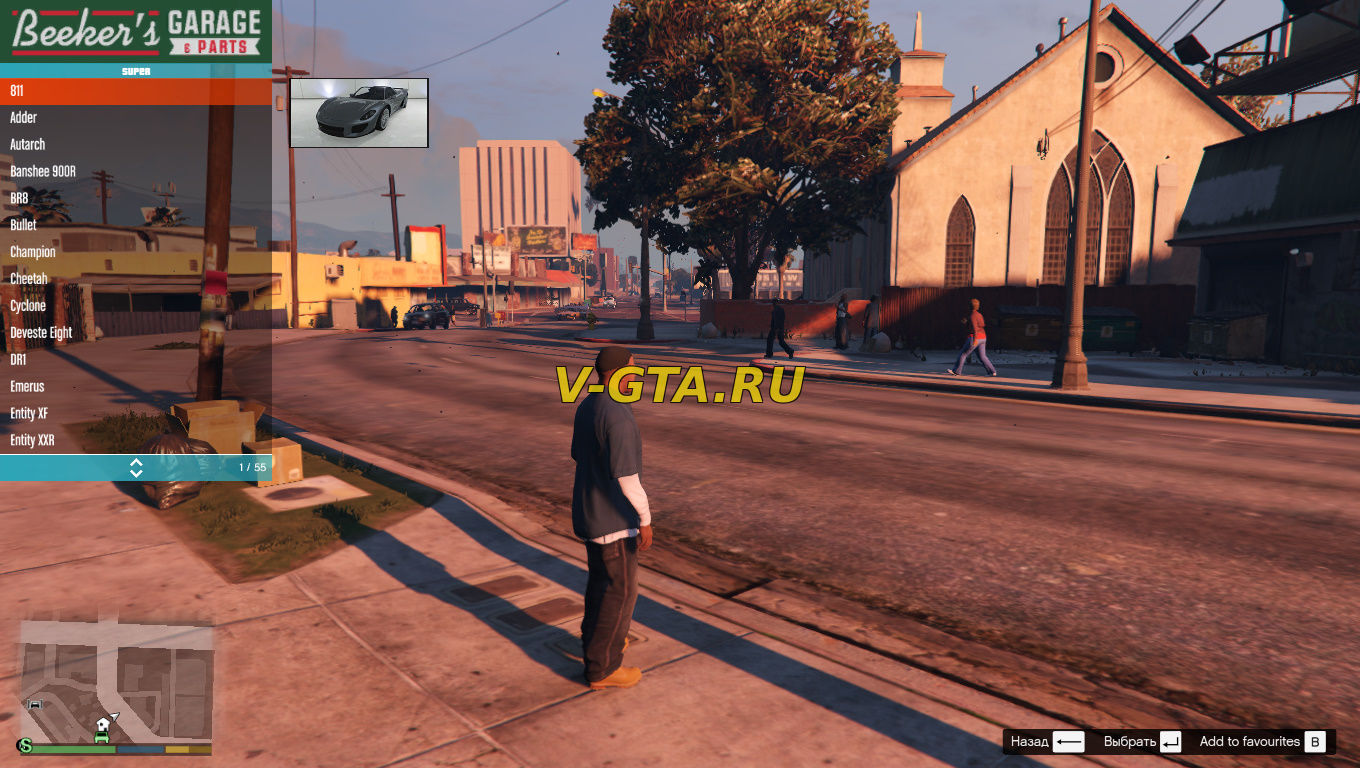The height and width of the screenshot is (768, 1360).
Task: Select the 811 vehicle entry
Action: click(x=135, y=91)
